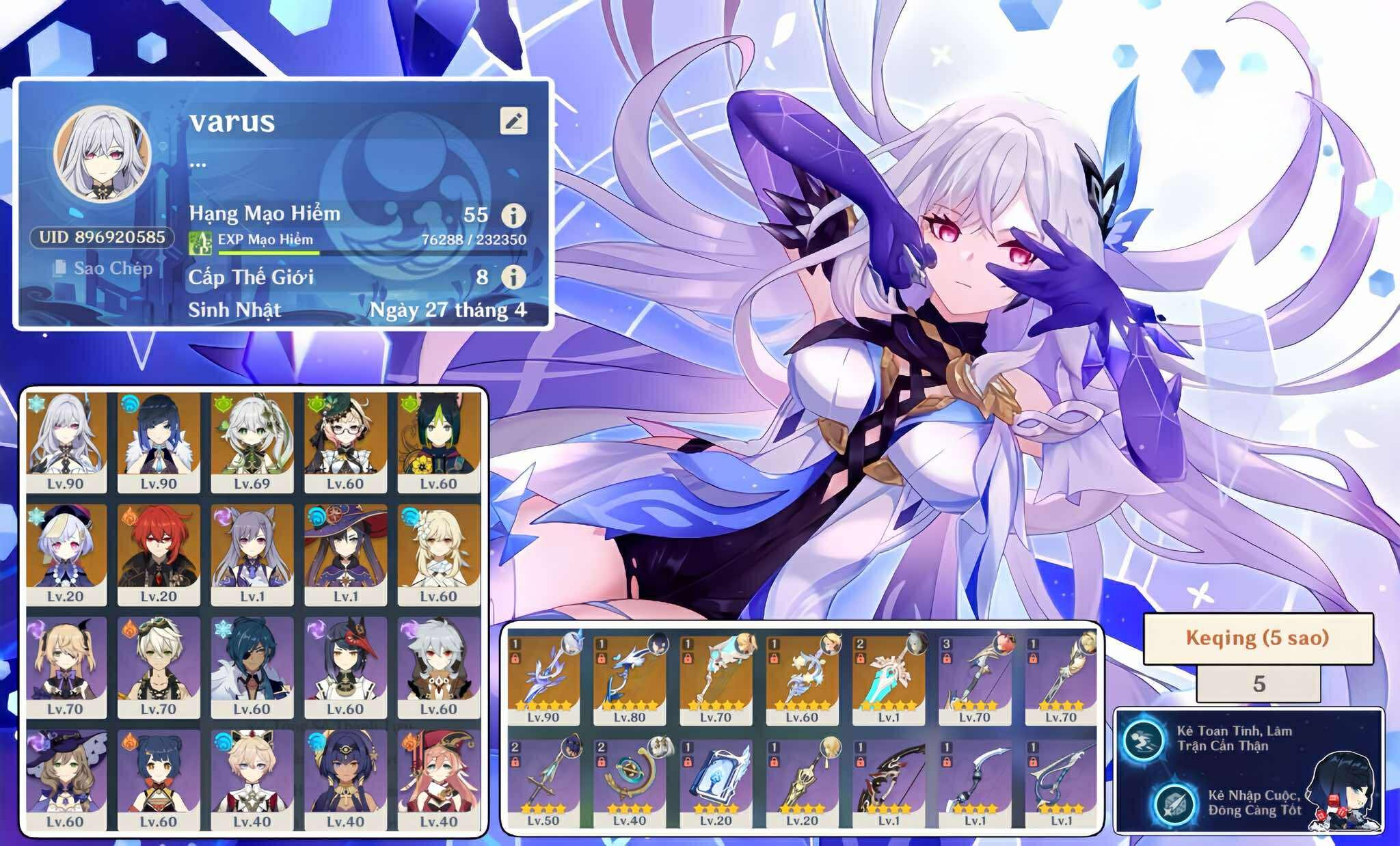Copy the UID with Sao Chép
The width and height of the screenshot is (1400, 846).
coord(104,268)
